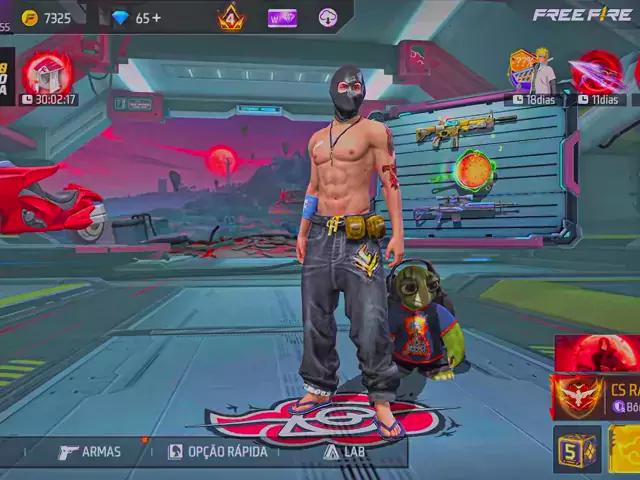Add more diamonds via the diamond counter
This screenshot has height=480, width=640.
(x=136, y=18)
